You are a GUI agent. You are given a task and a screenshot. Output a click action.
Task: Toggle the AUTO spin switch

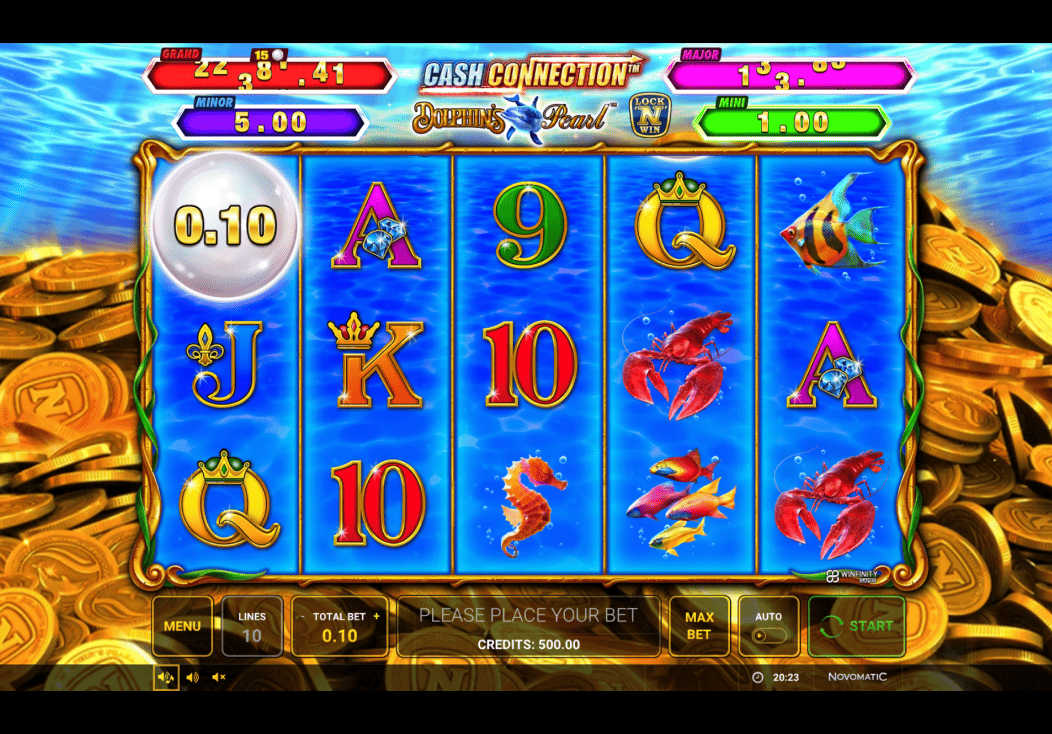coord(768,635)
